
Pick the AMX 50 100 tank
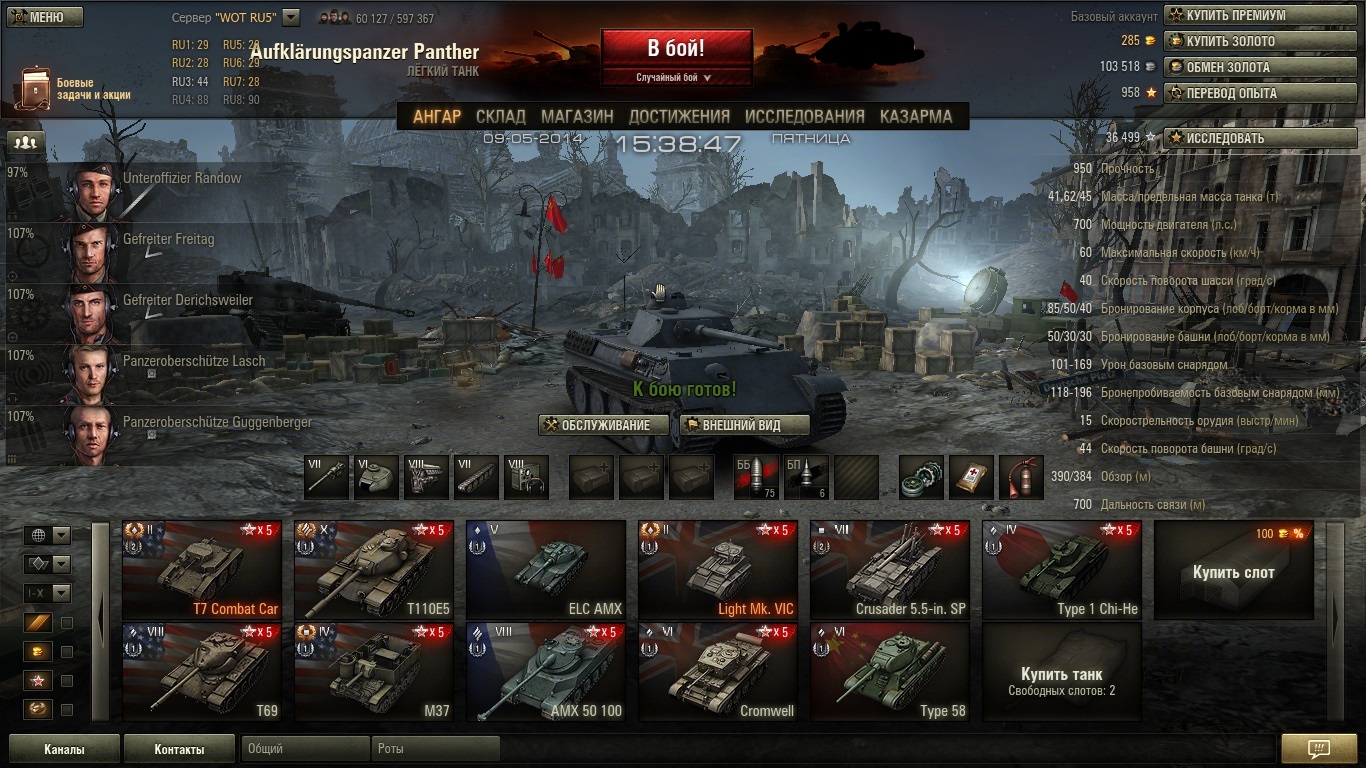click(x=546, y=672)
